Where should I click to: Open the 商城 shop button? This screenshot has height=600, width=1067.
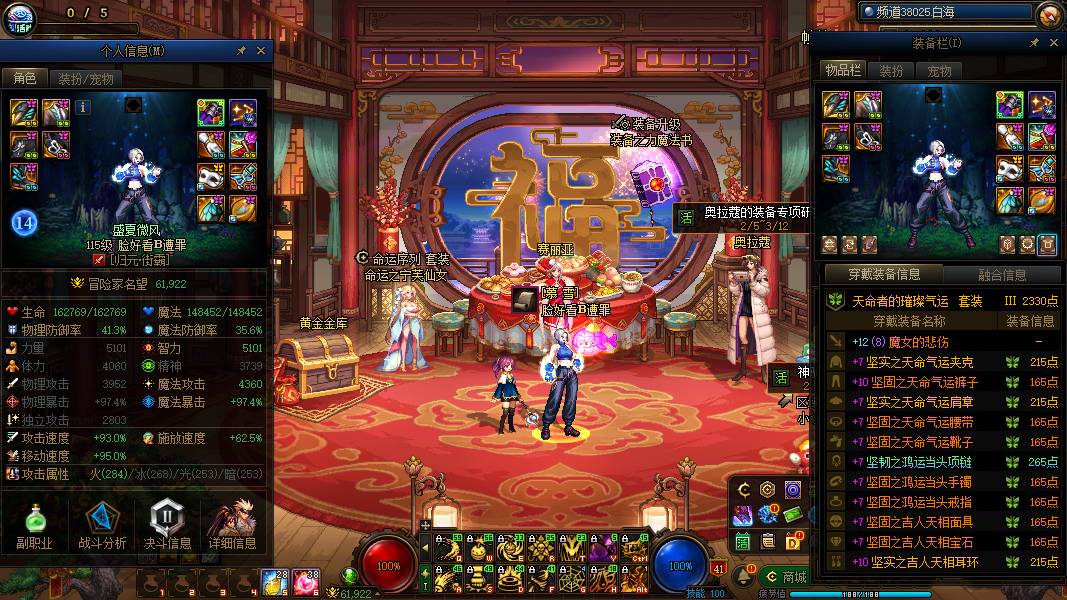(x=785, y=577)
